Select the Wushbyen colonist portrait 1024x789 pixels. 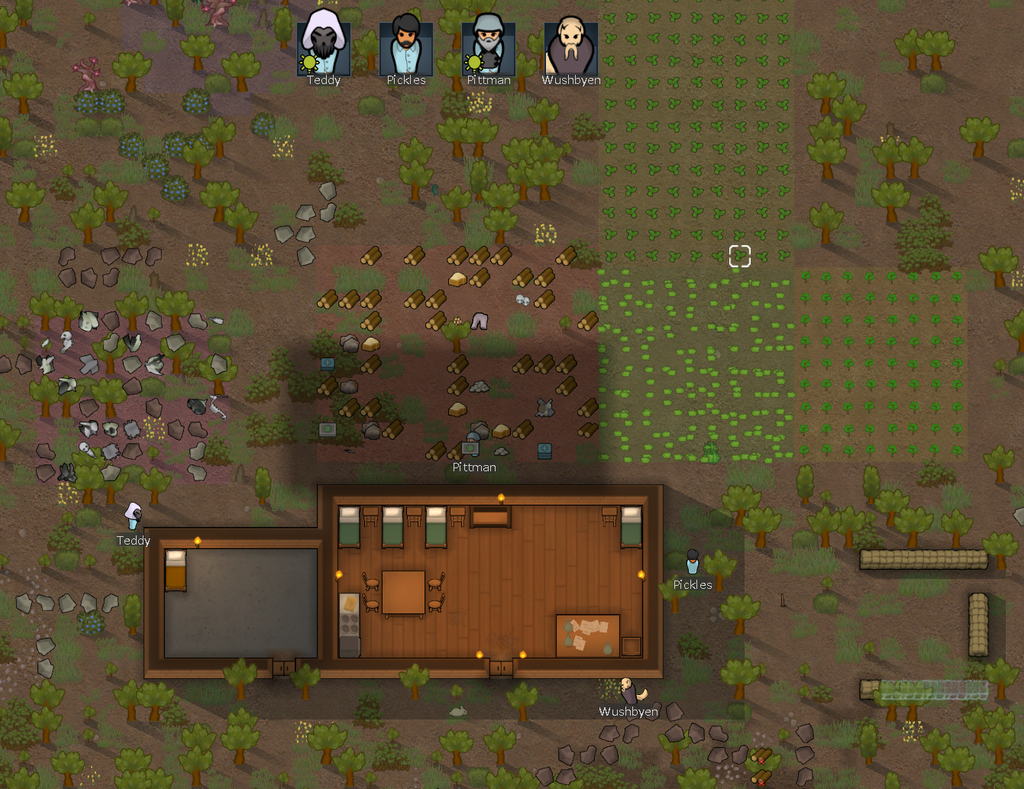(570, 43)
